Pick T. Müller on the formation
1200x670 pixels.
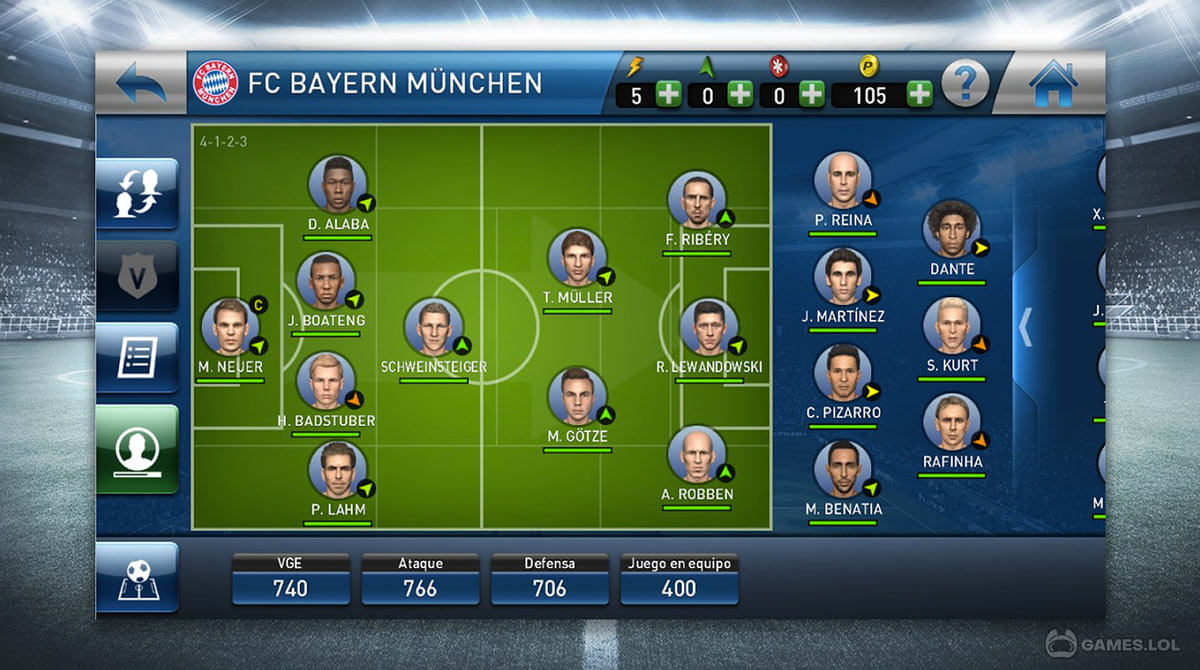pyautogui.click(x=577, y=258)
